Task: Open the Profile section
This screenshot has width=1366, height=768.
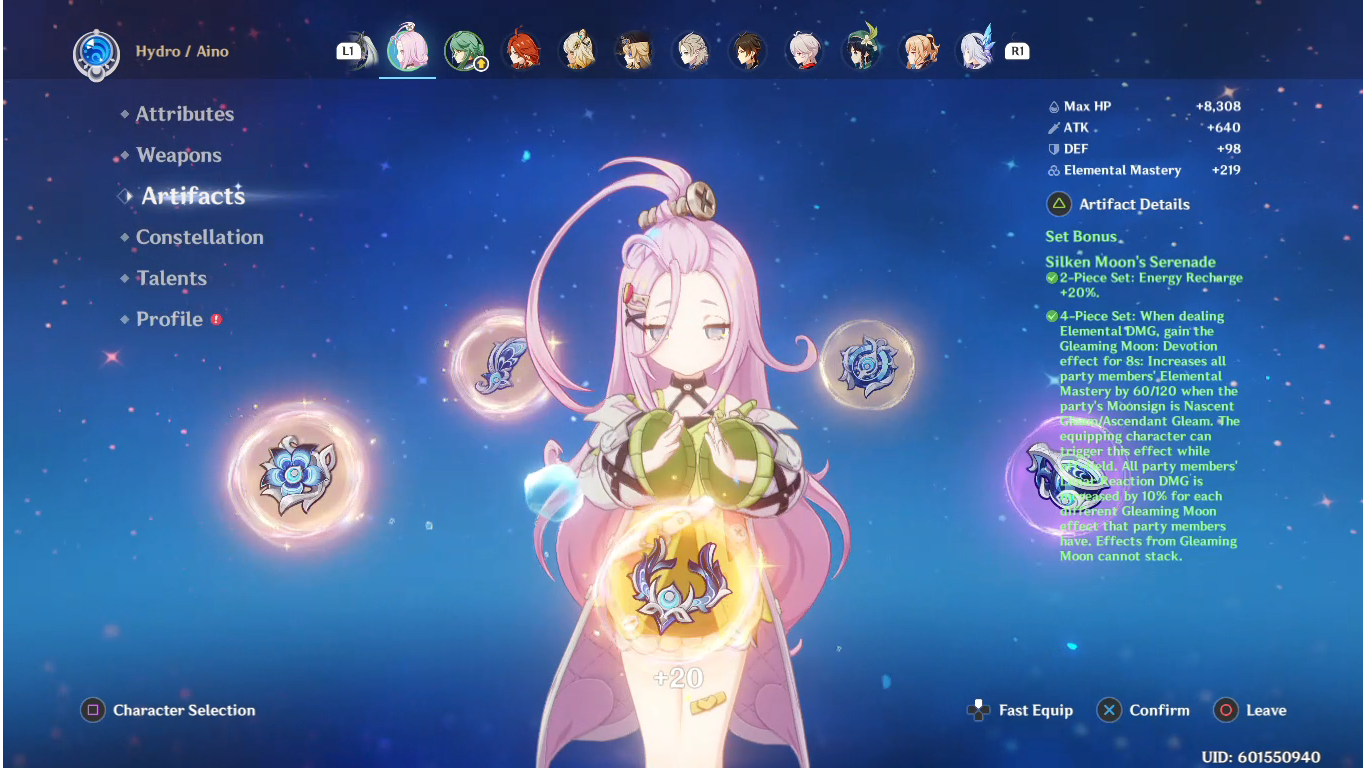Action: (x=169, y=319)
